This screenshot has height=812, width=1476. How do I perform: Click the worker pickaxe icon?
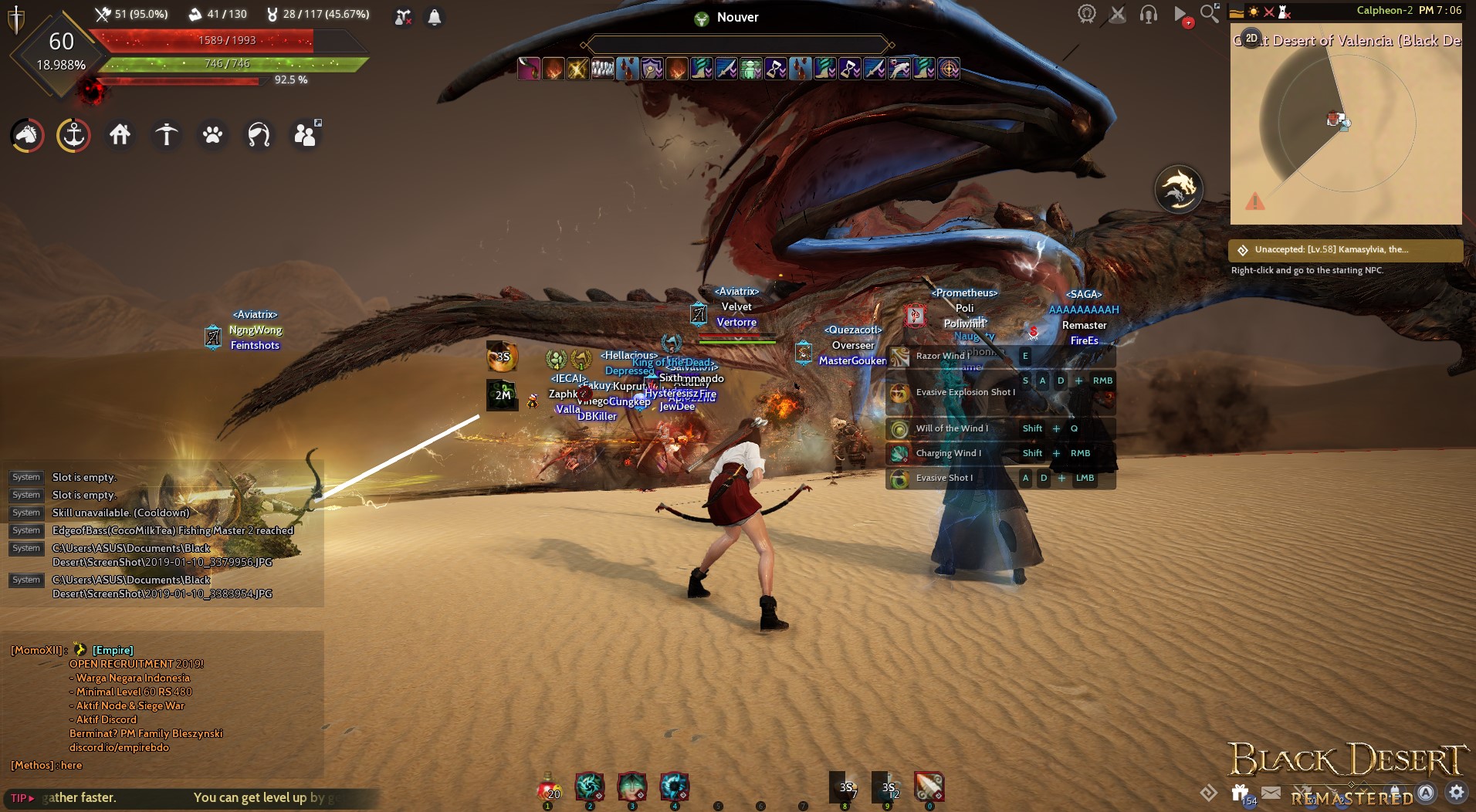[166, 134]
